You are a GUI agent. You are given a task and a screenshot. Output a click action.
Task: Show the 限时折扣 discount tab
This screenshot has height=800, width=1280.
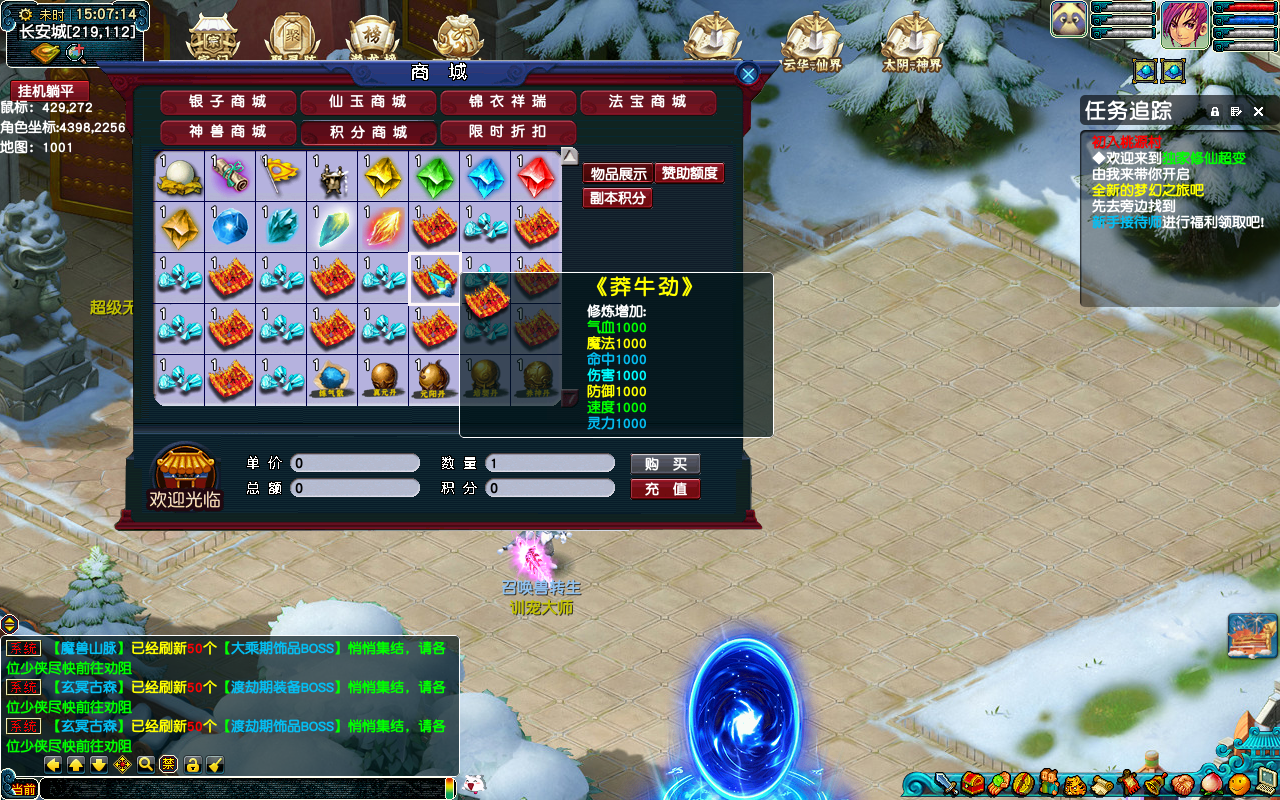click(x=508, y=132)
